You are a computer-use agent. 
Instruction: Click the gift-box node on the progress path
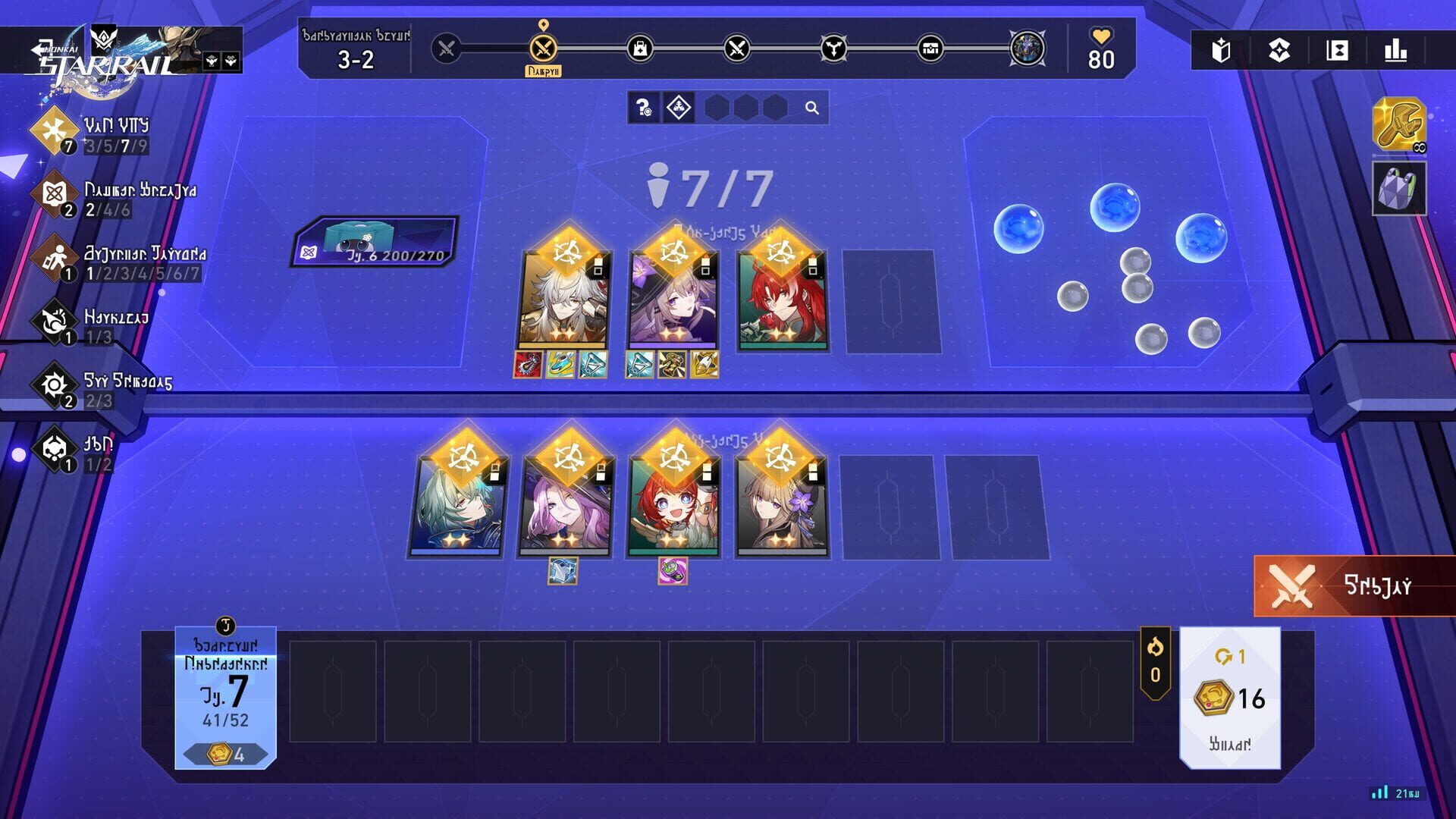[x=931, y=48]
